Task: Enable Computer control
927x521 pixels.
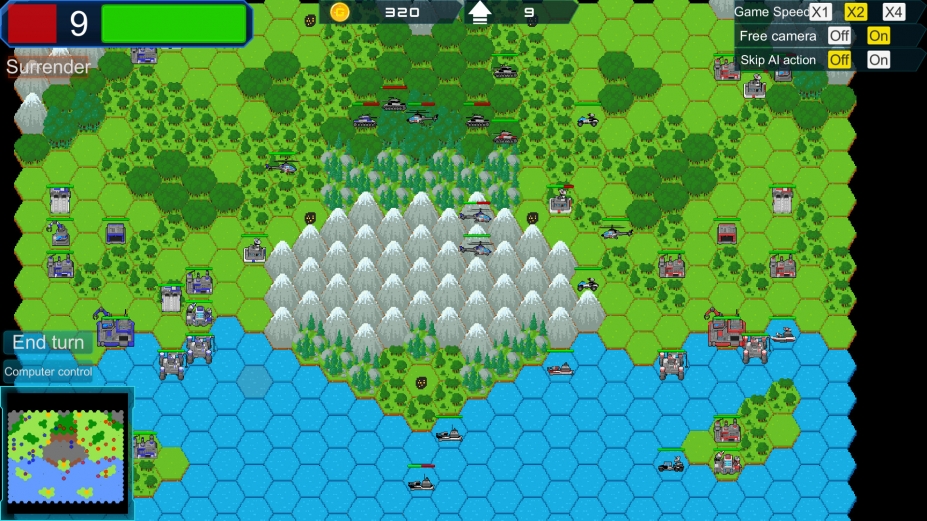Action: pyautogui.click(x=48, y=372)
